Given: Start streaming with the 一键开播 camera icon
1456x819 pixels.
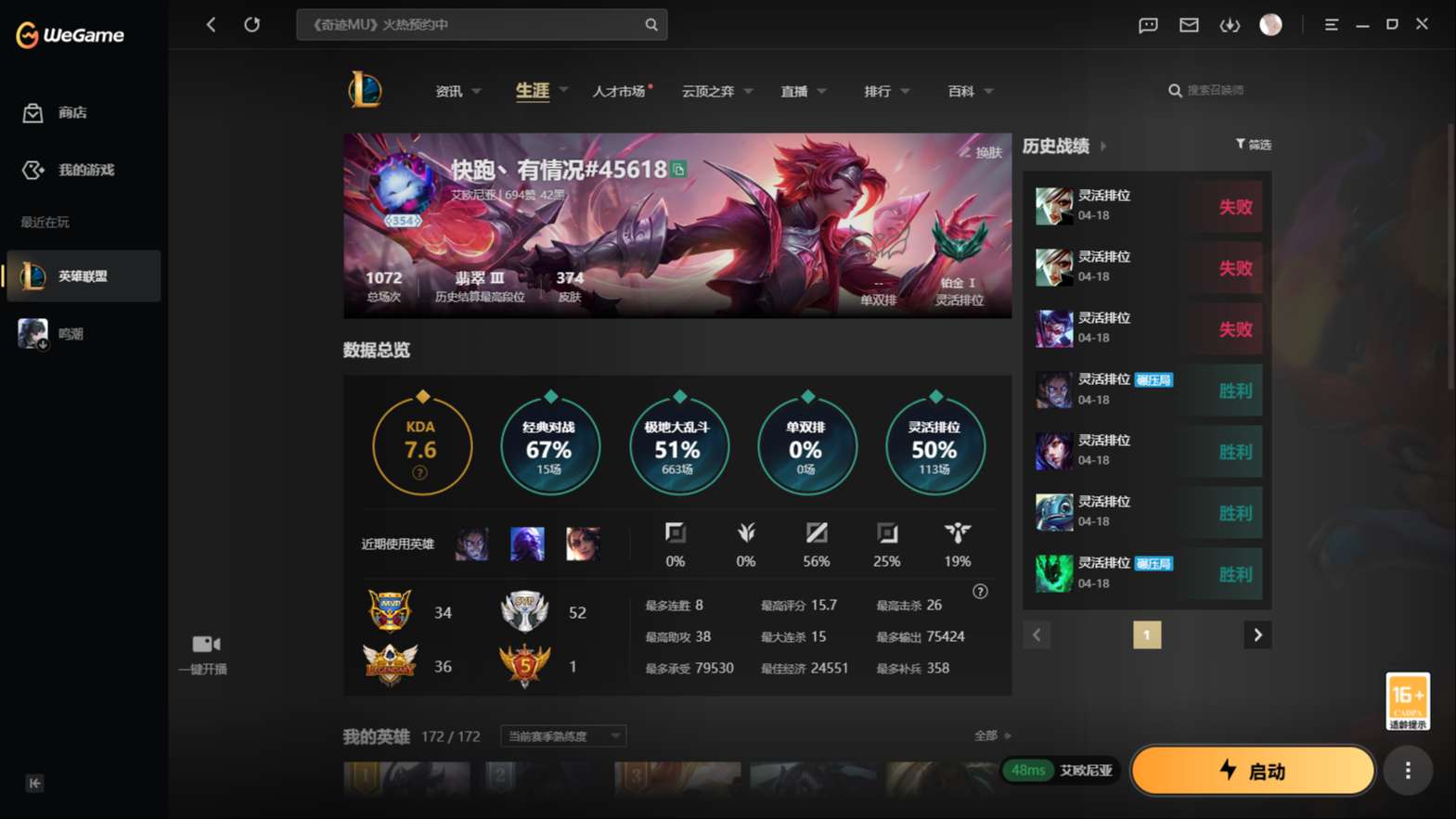Looking at the screenshot, I should tap(203, 644).
